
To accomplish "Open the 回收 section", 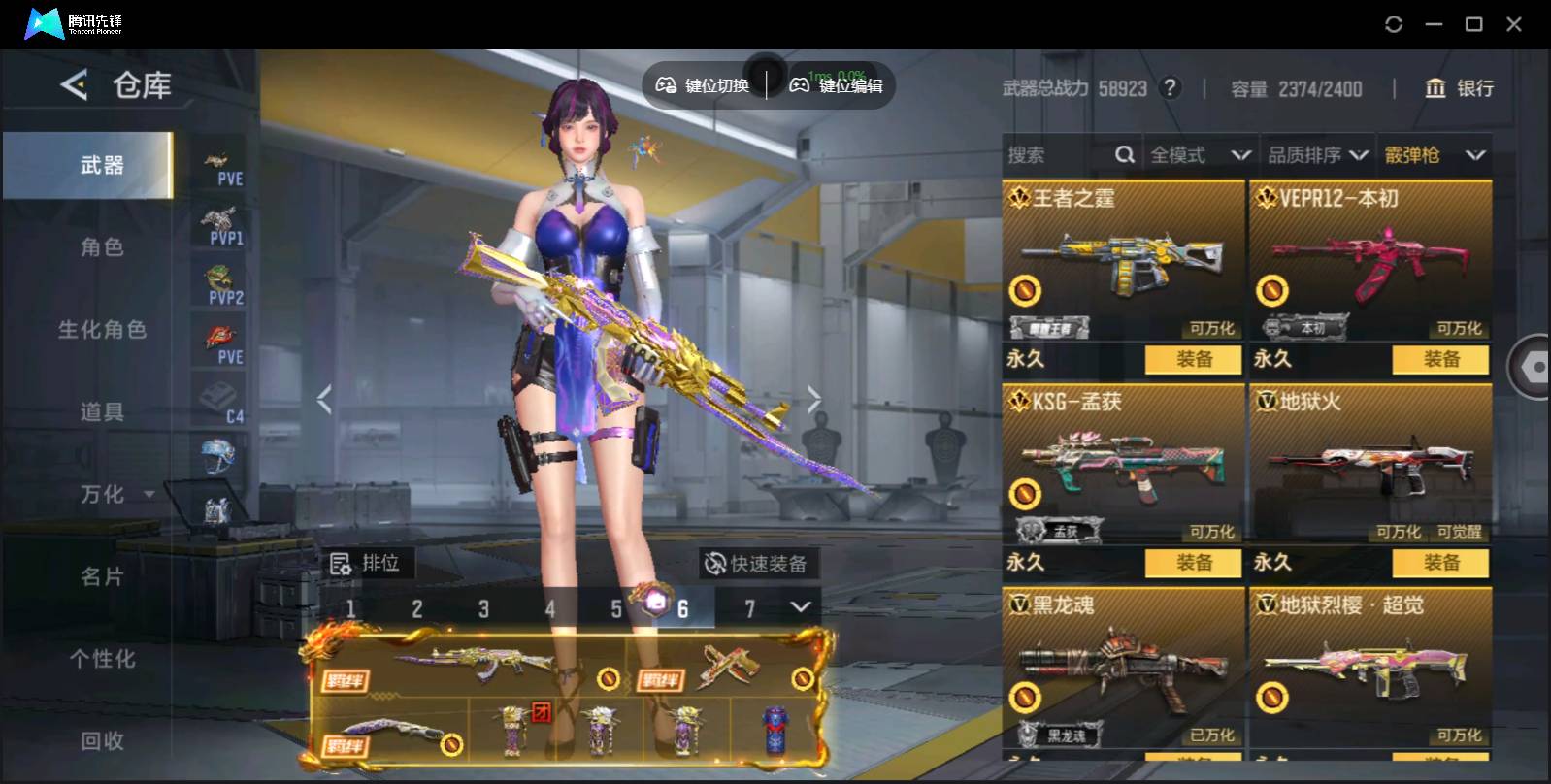I will [x=102, y=741].
